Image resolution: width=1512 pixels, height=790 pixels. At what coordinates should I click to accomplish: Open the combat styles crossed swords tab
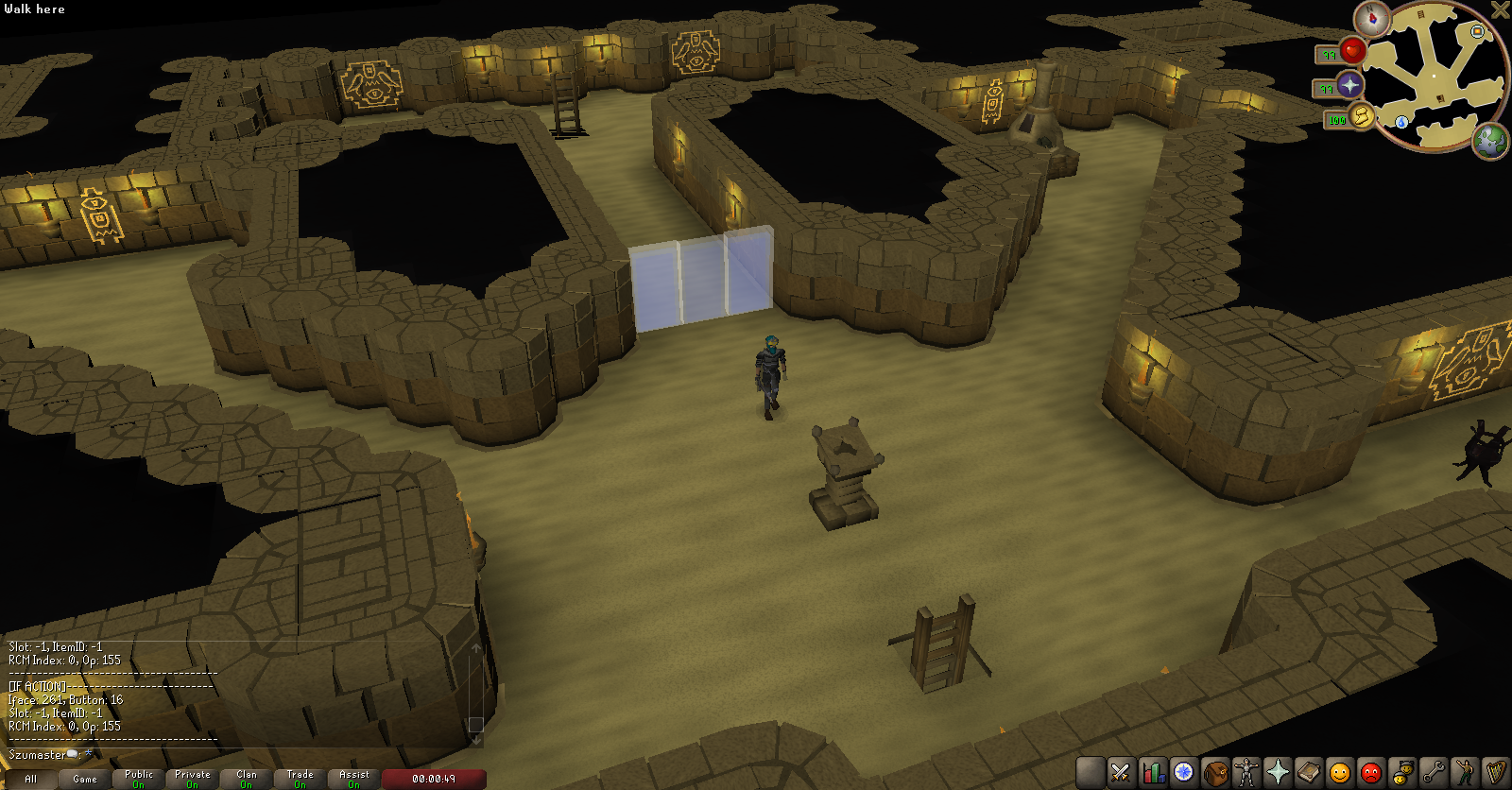click(x=1121, y=772)
